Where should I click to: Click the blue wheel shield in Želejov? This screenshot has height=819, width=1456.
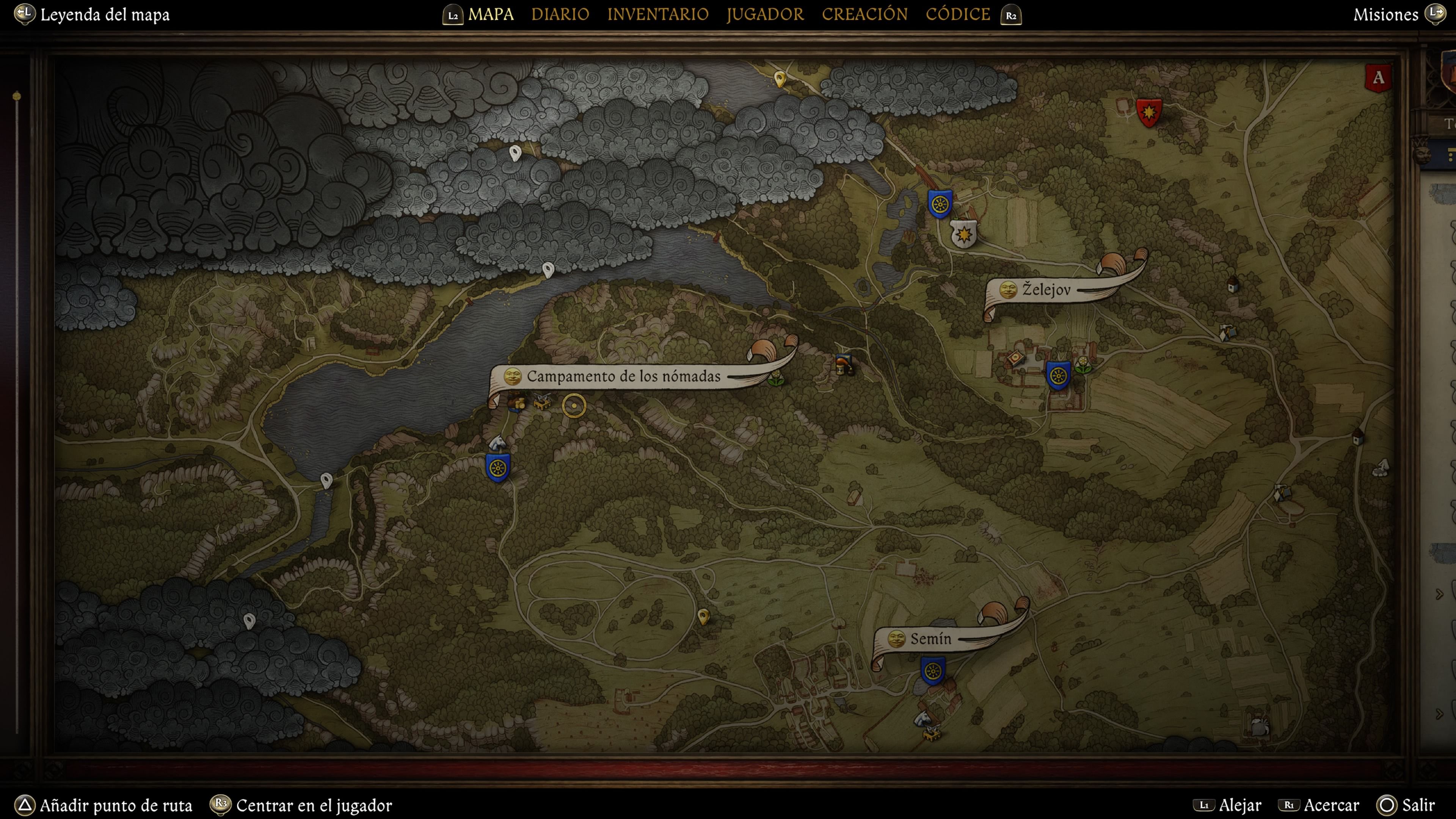1058,375
